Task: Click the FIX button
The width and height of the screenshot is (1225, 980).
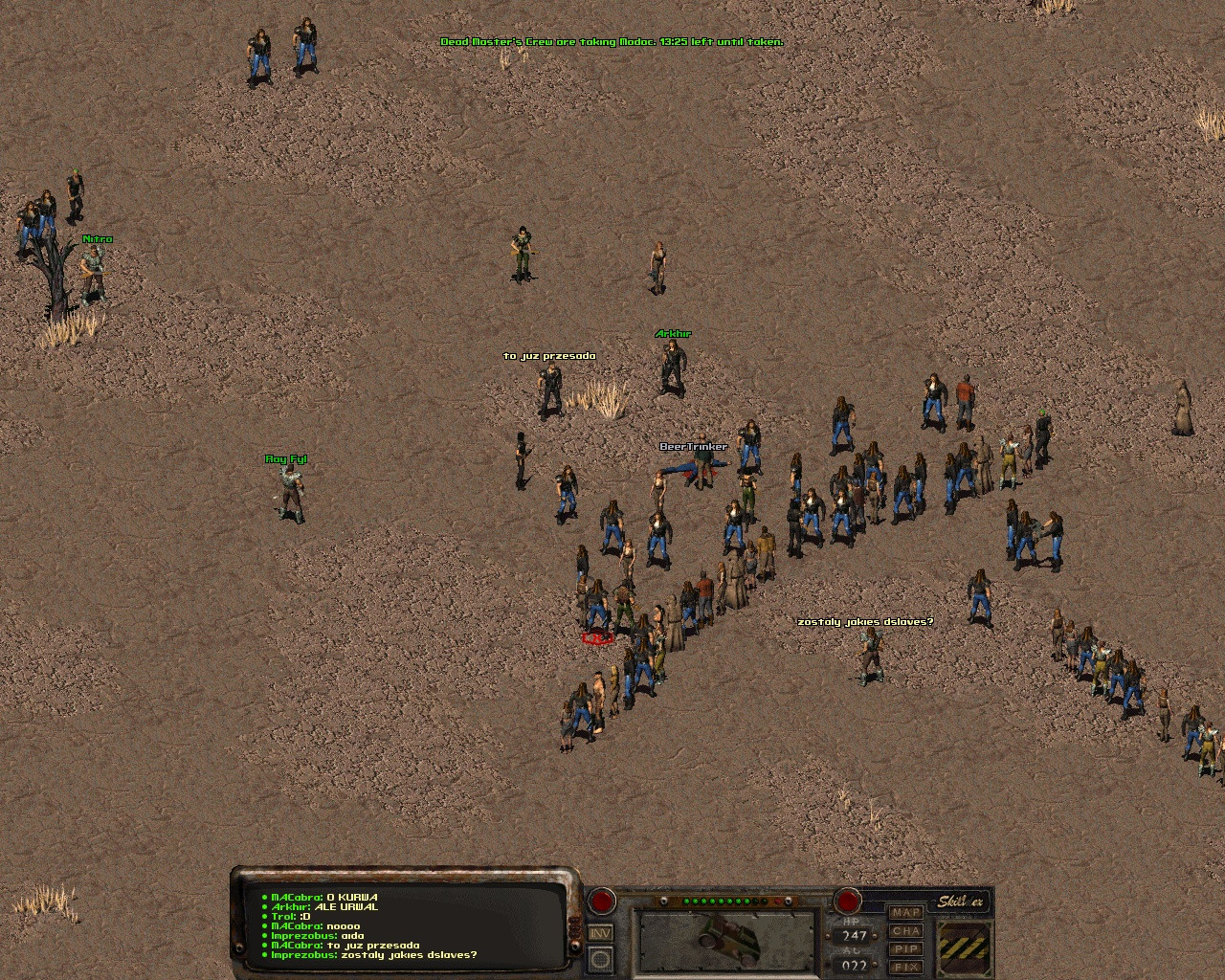Action: pyautogui.click(x=906, y=968)
